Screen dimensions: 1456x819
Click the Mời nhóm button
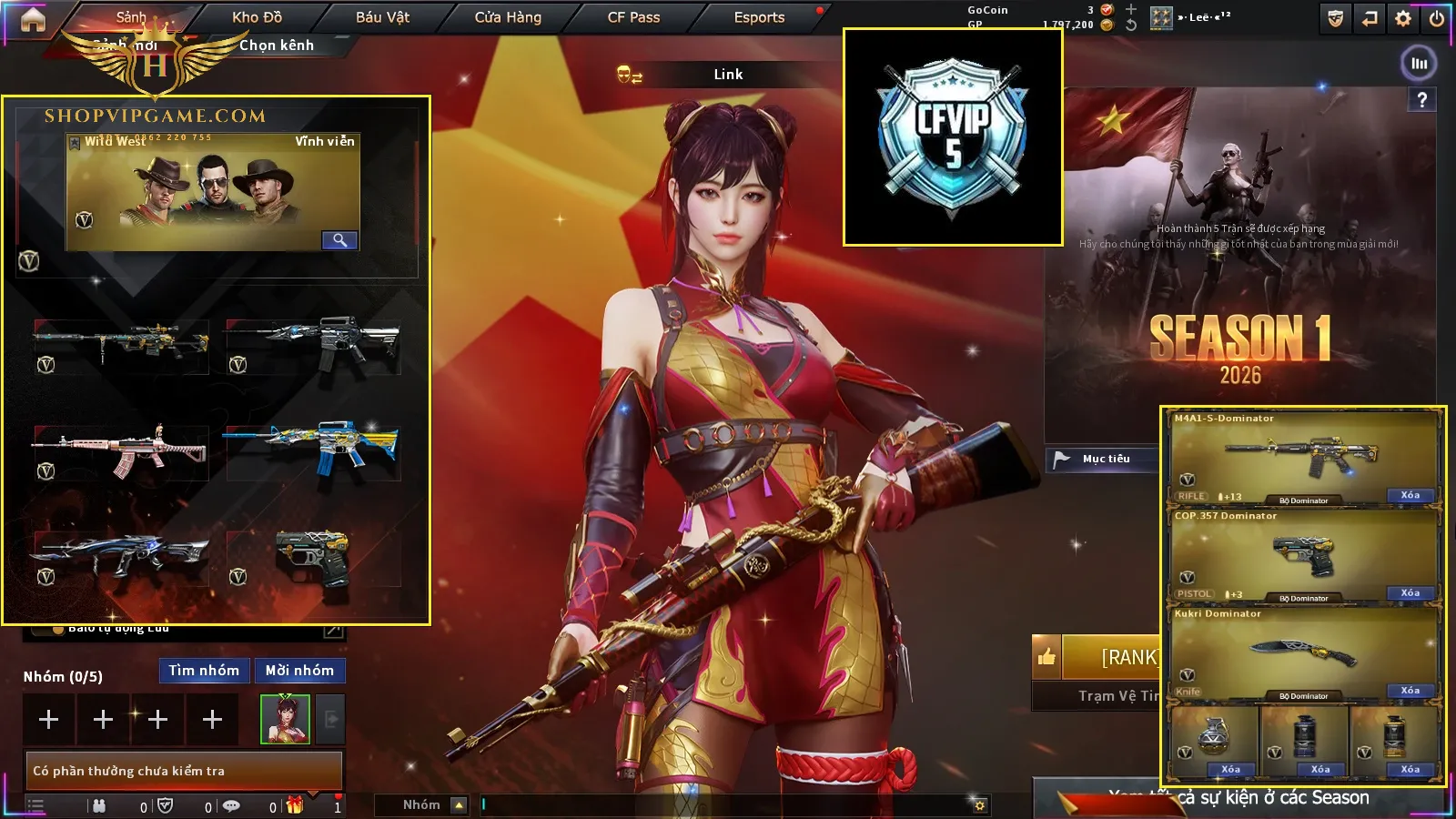point(299,671)
